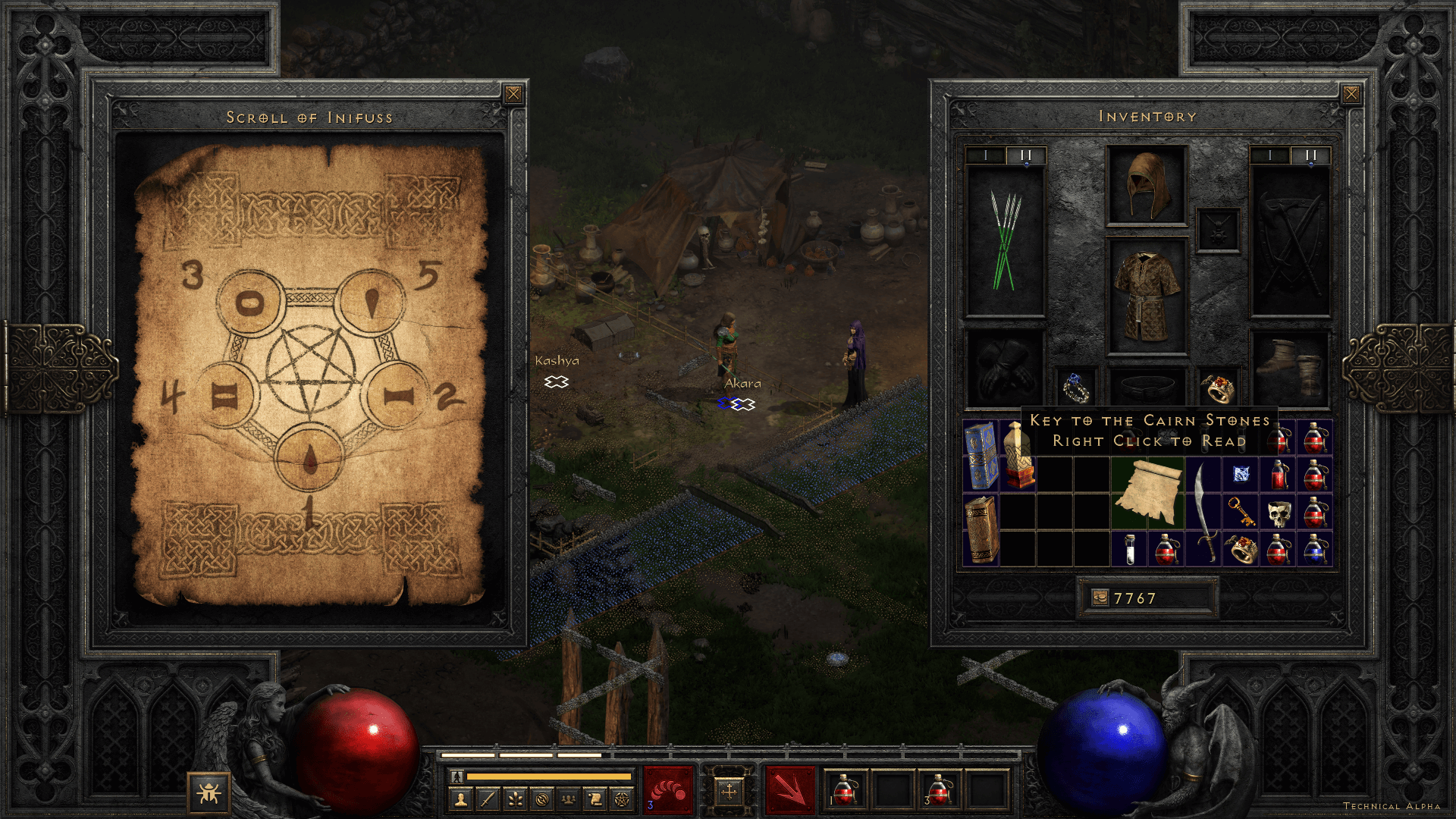Image resolution: width=1456 pixels, height=819 pixels.
Task: Change the left-click skill icon
Action: [x=667, y=789]
